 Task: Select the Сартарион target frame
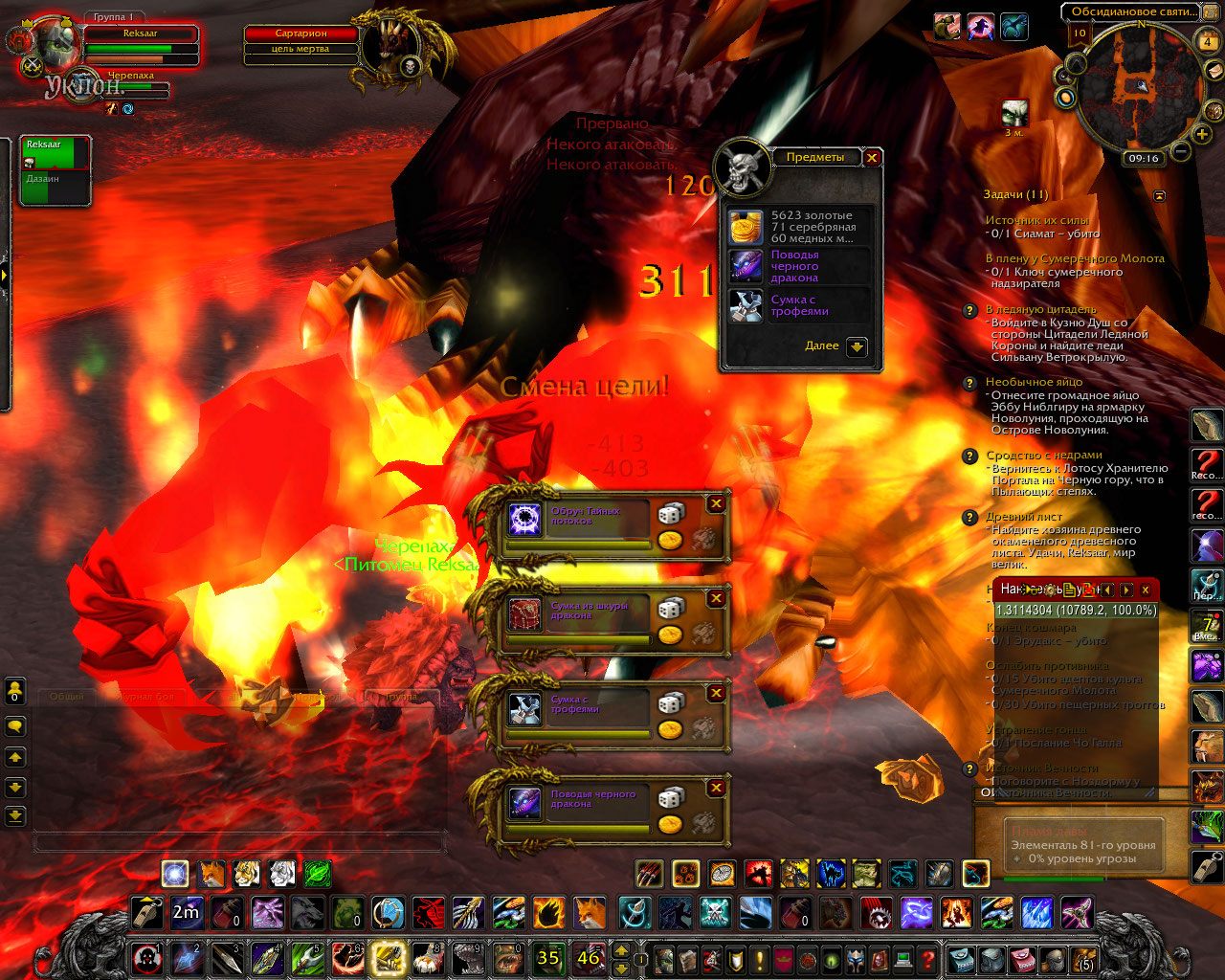[301, 33]
